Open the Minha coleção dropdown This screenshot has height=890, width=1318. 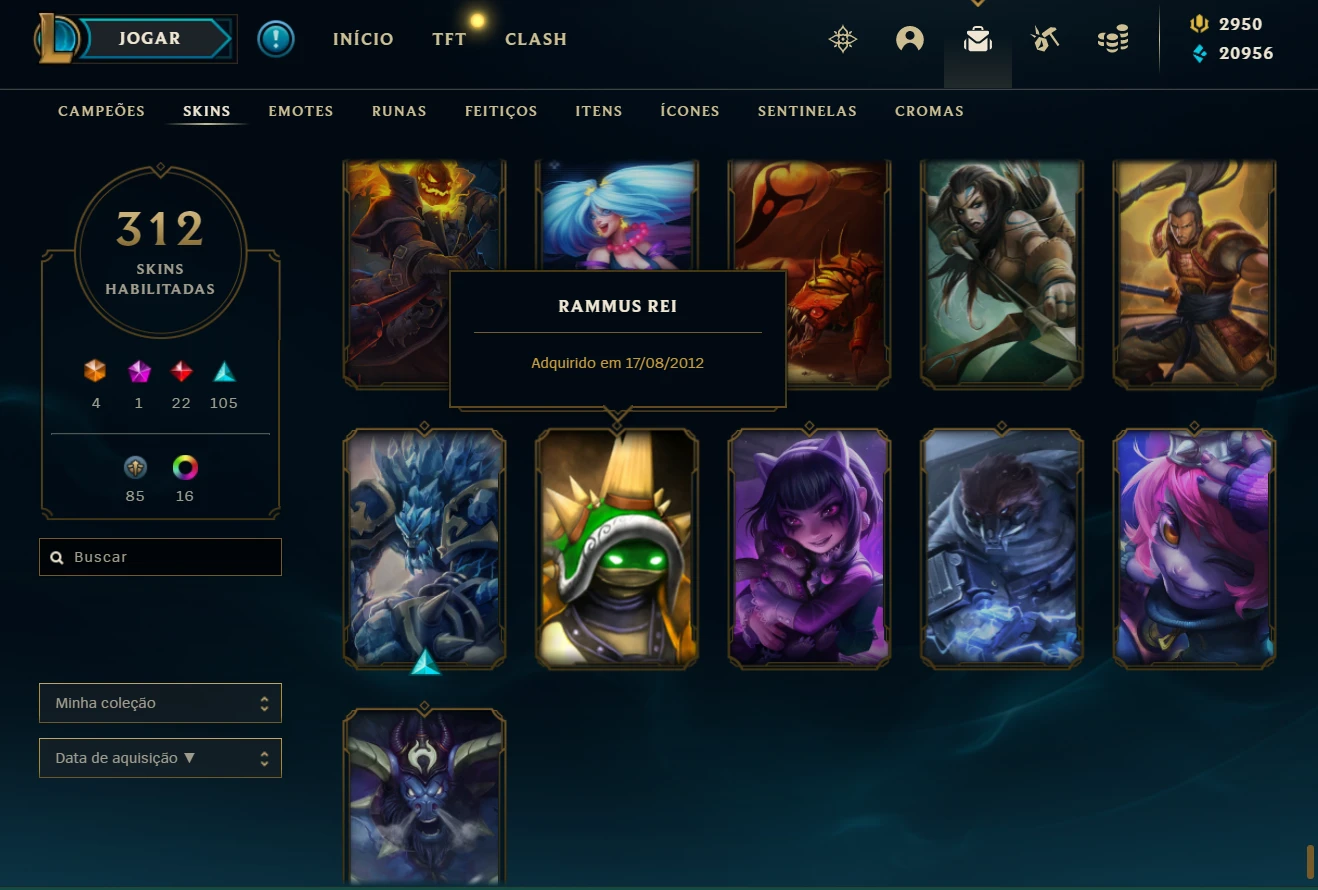tap(160, 703)
